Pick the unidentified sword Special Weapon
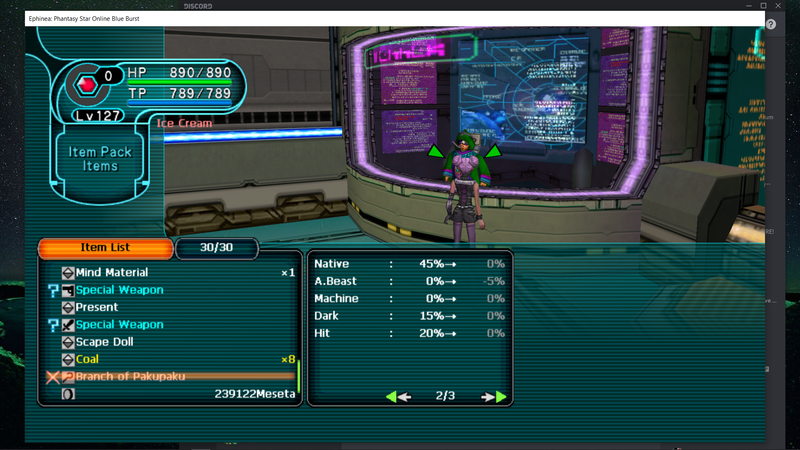Image resolution: width=800 pixels, height=450 pixels. click(119, 325)
